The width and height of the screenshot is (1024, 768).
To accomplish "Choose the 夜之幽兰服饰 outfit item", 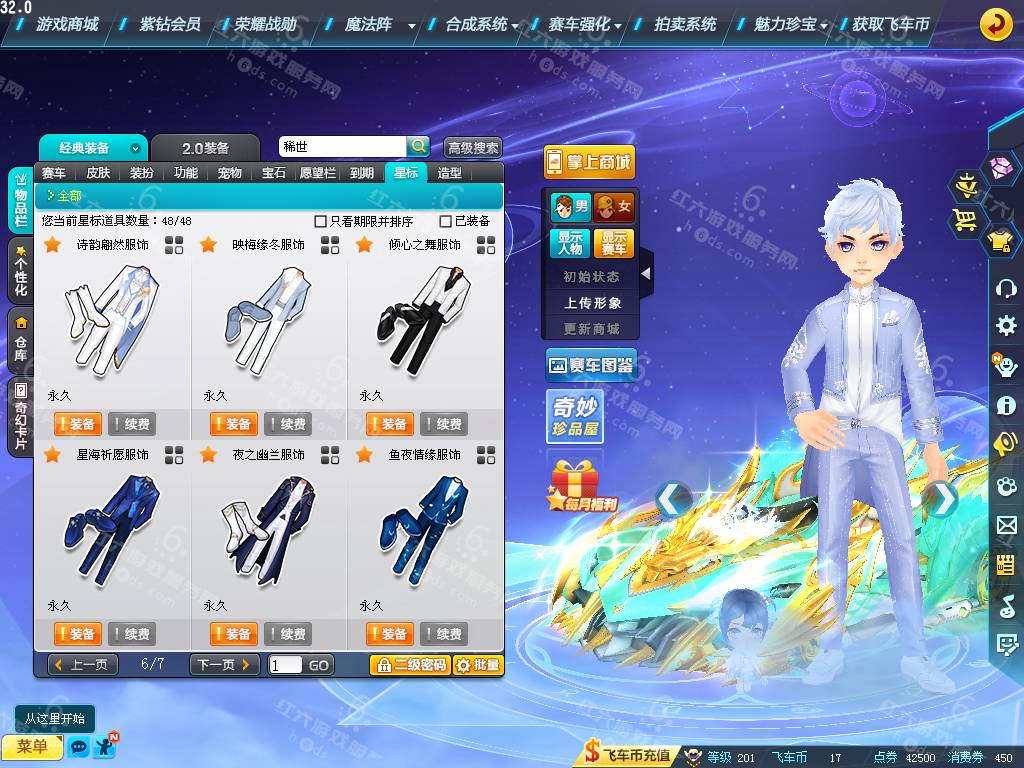I will point(267,530).
